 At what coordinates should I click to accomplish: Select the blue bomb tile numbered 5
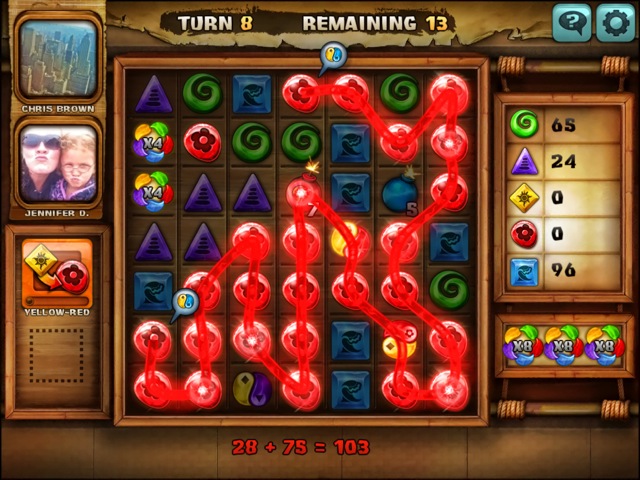(399, 193)
